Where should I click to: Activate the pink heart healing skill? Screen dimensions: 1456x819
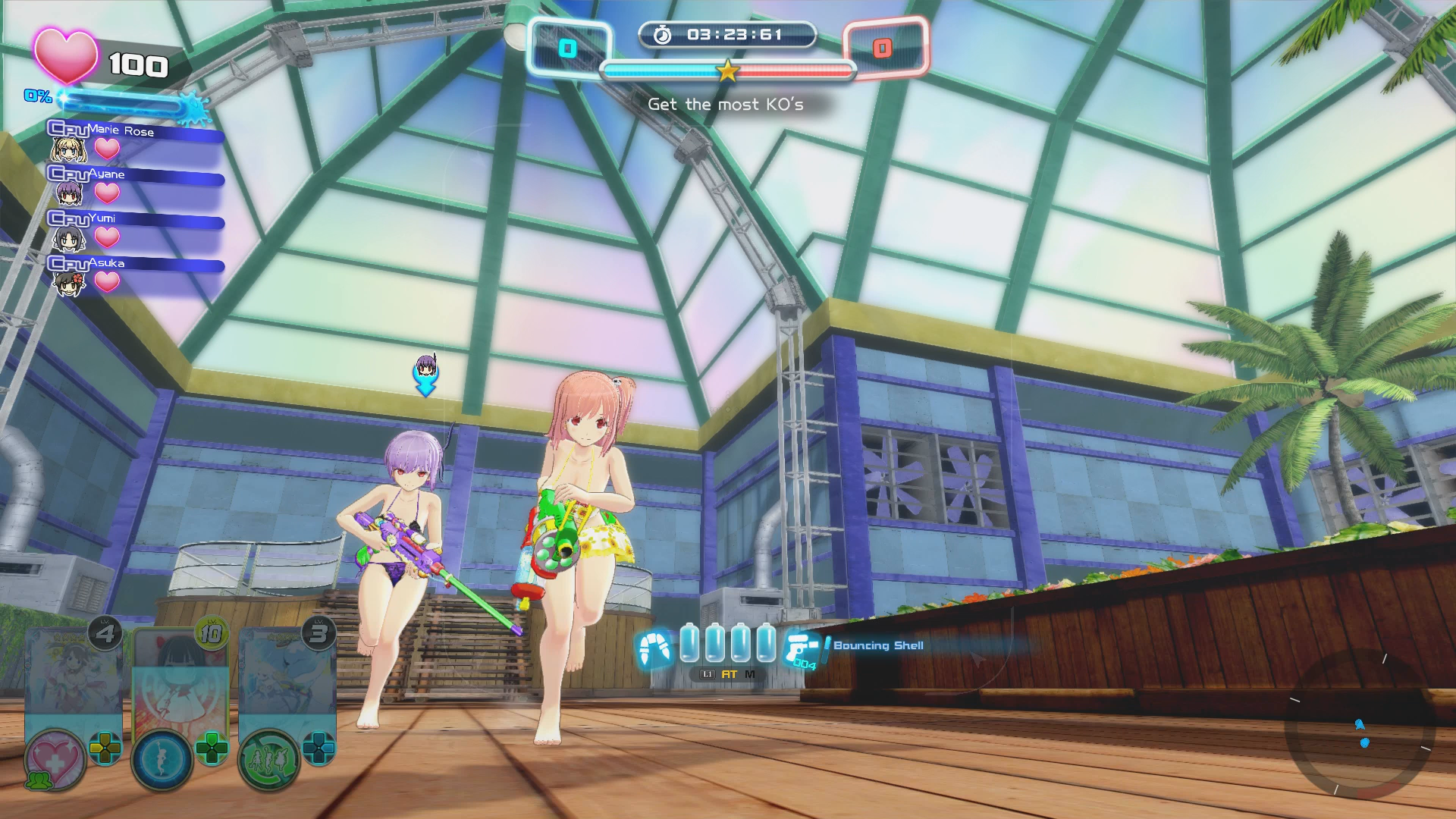(x=55, y=759)
